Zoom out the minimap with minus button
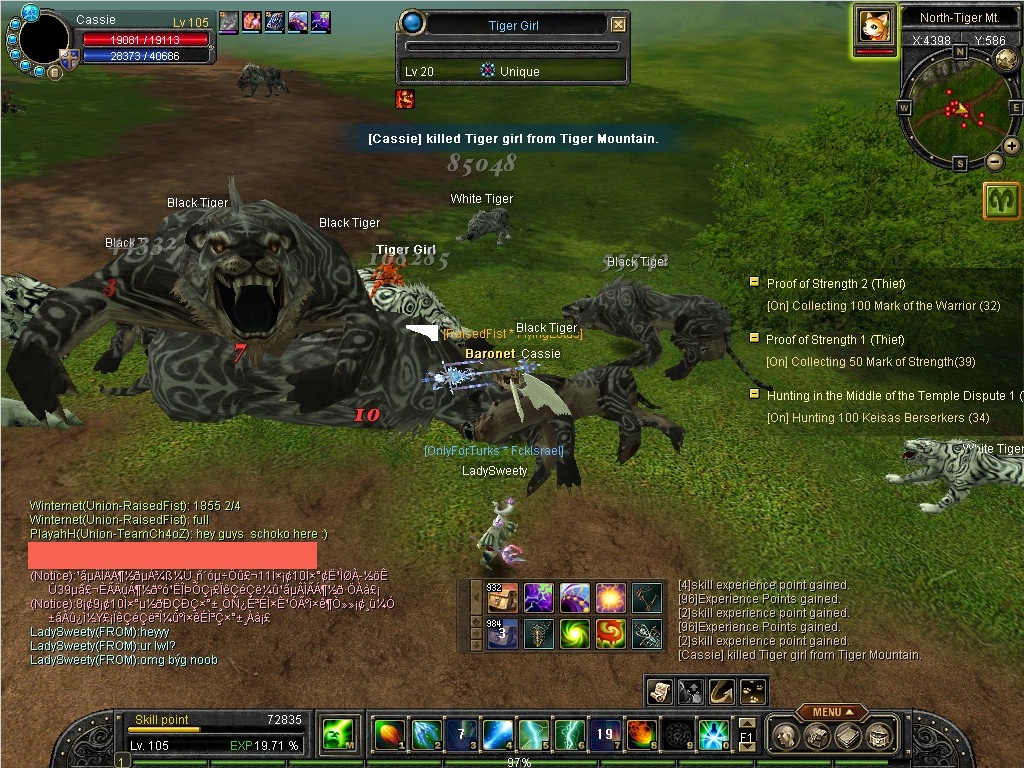 point(994,161)
